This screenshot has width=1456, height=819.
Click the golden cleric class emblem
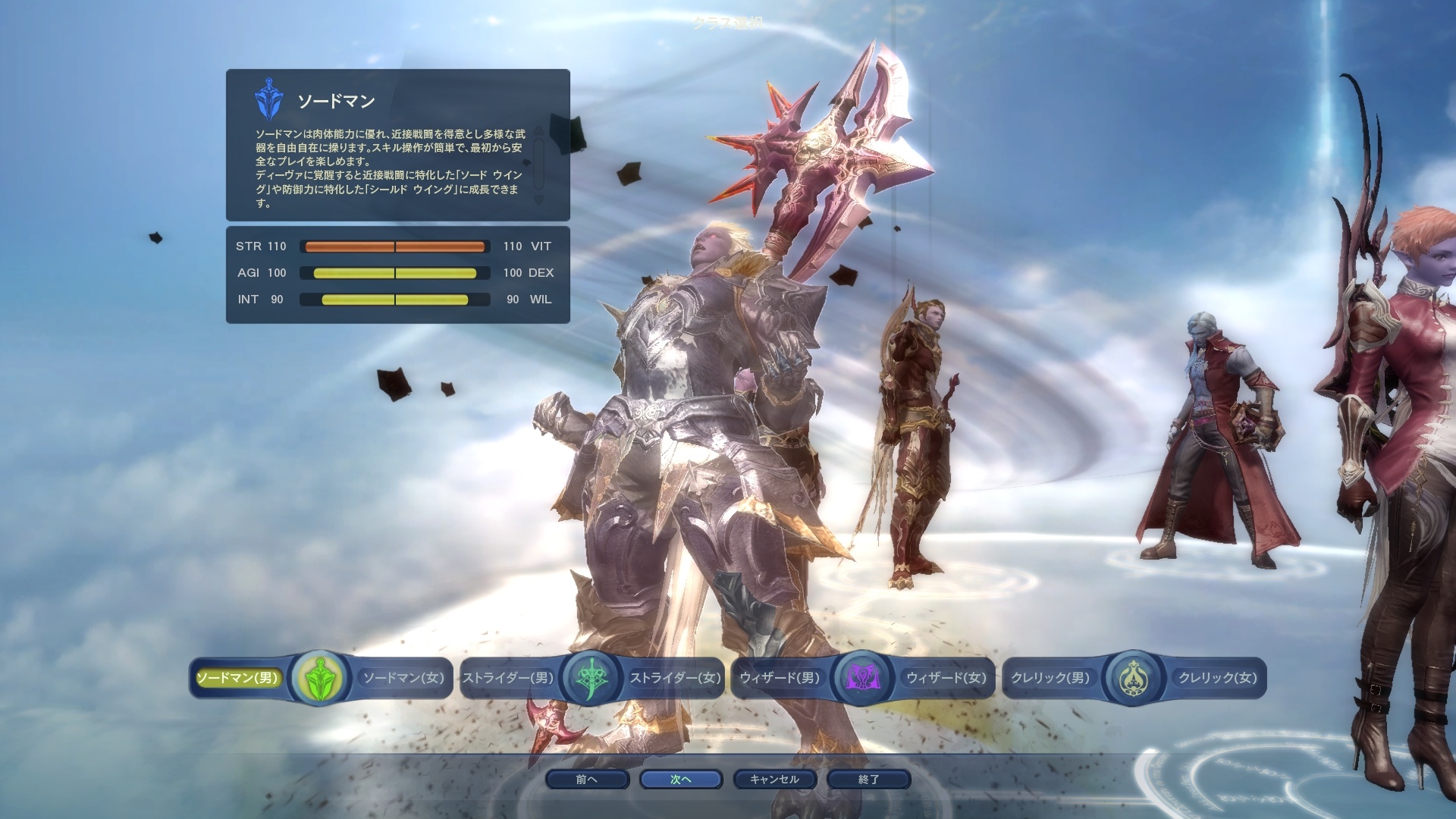click(x=1133, y=678)
